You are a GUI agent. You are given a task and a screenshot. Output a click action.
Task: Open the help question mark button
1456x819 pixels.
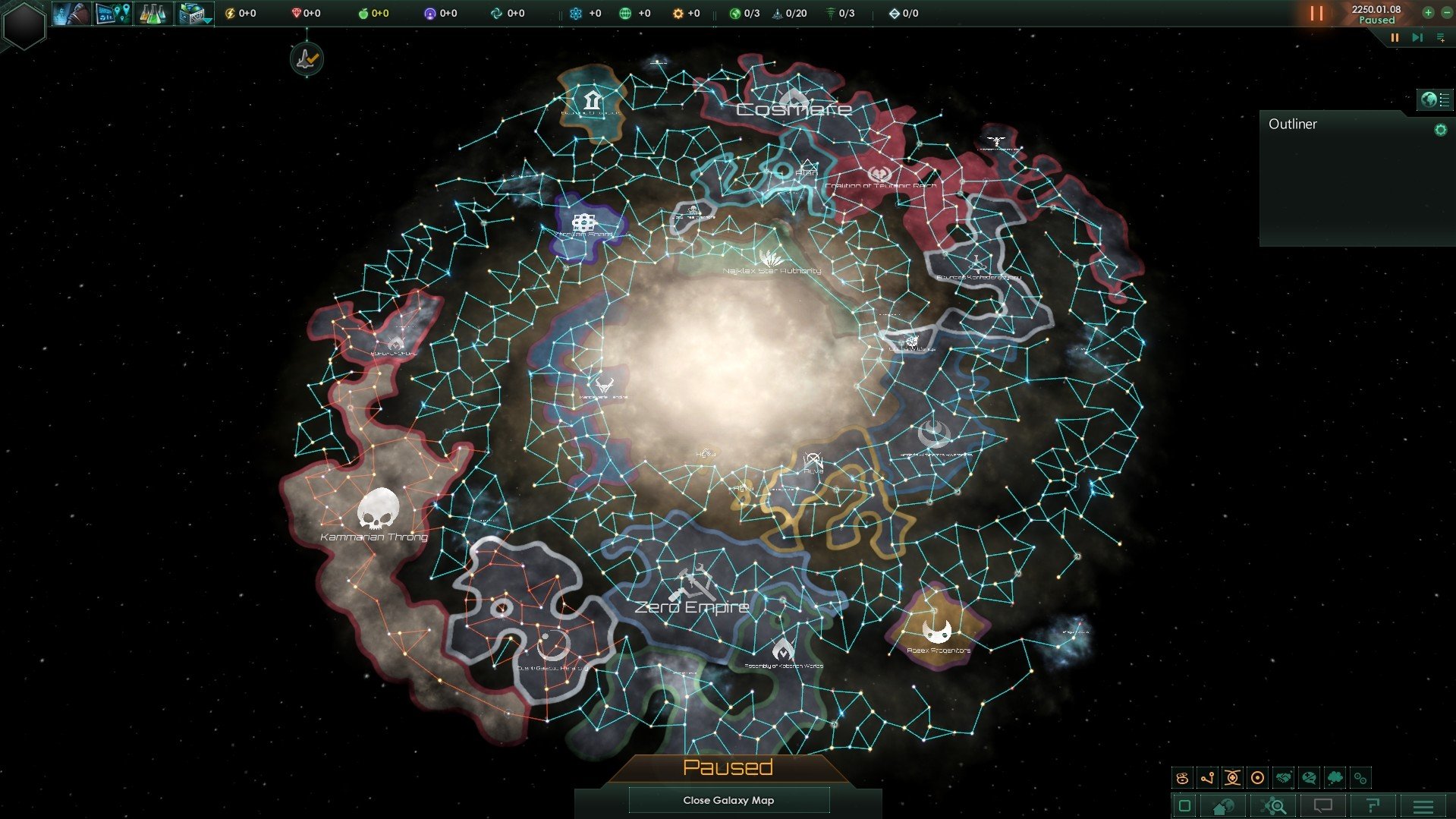point(1373,806)
